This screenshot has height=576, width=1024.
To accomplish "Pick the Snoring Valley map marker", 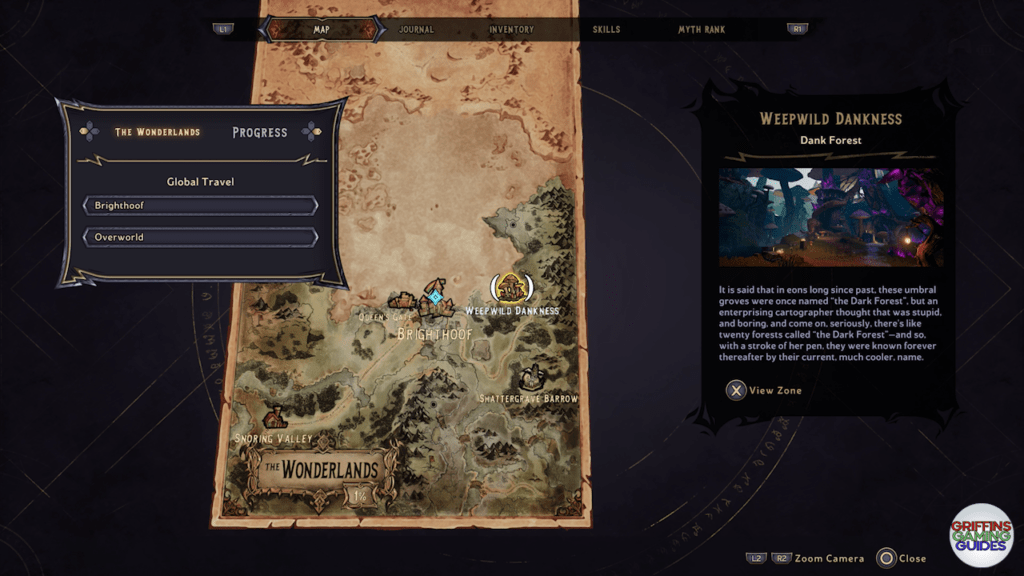I will click(x=275, y=418).
